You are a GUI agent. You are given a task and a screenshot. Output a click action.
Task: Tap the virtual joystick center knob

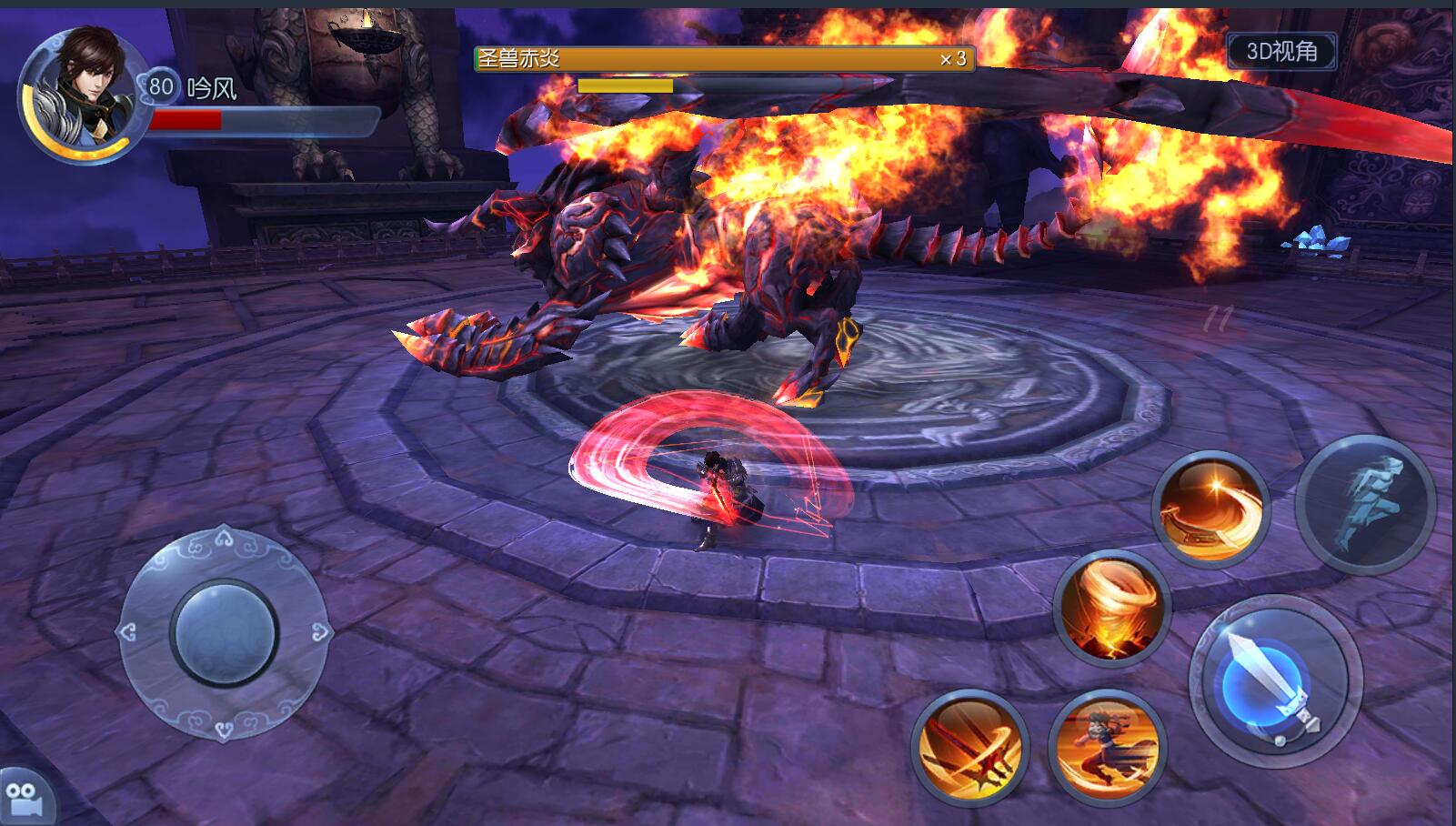(x=224, y=632)
